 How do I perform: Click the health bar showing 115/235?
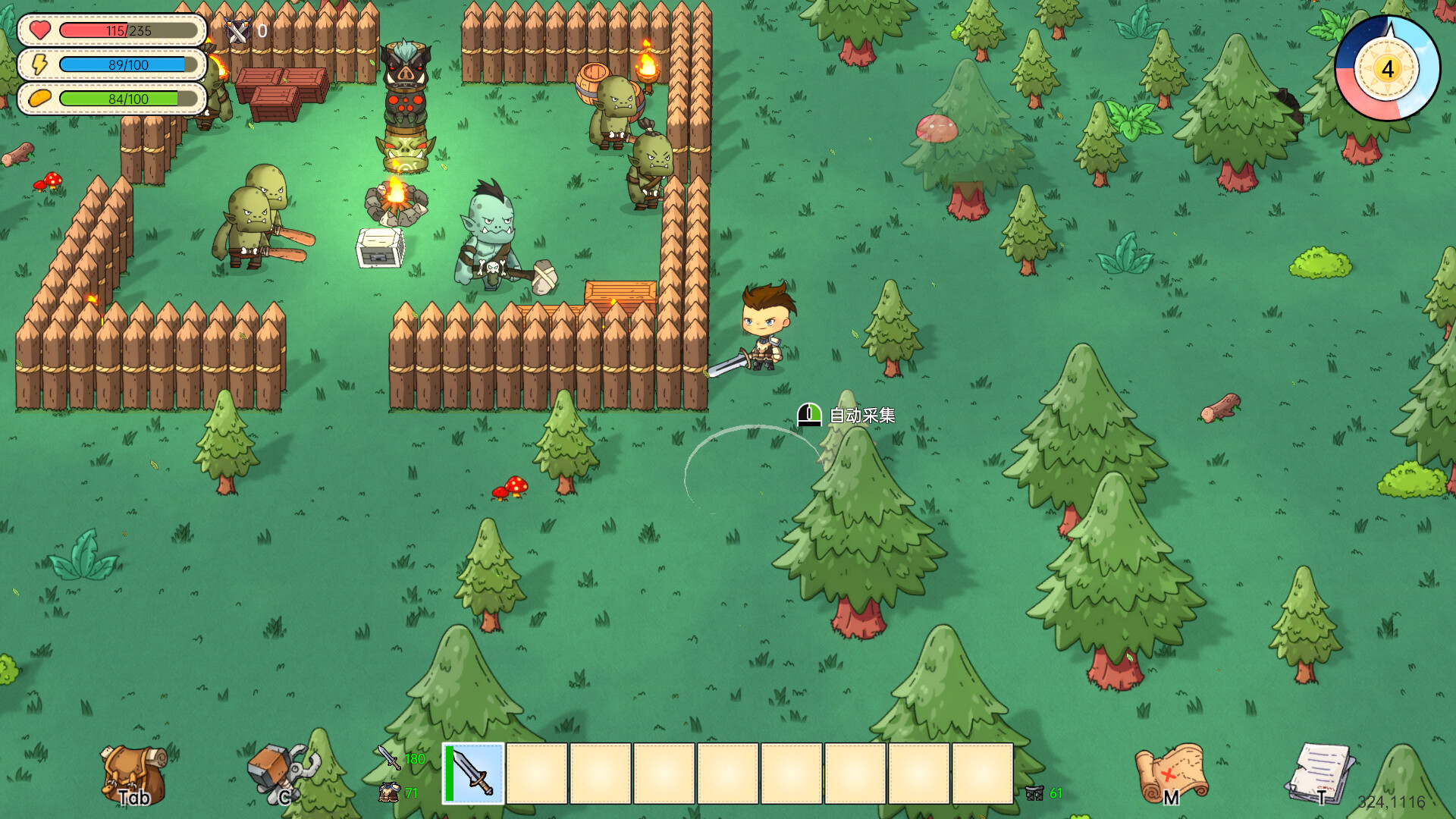click(127, 31)
